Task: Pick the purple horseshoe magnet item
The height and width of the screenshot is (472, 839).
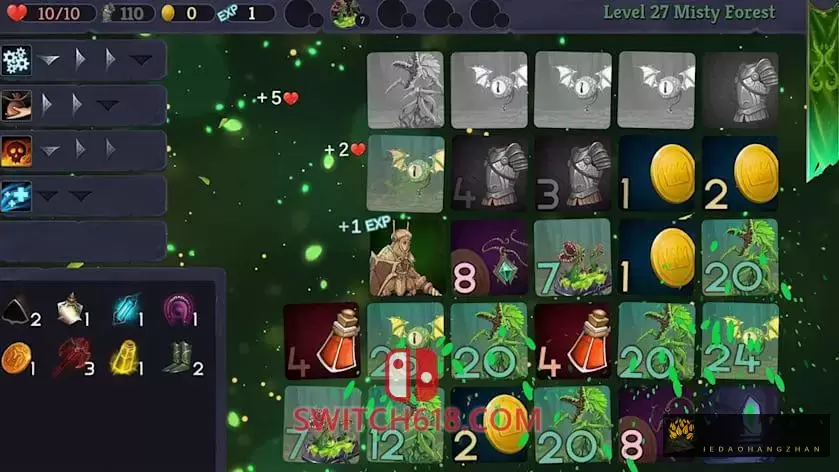Action: click(x=177, y=306)
